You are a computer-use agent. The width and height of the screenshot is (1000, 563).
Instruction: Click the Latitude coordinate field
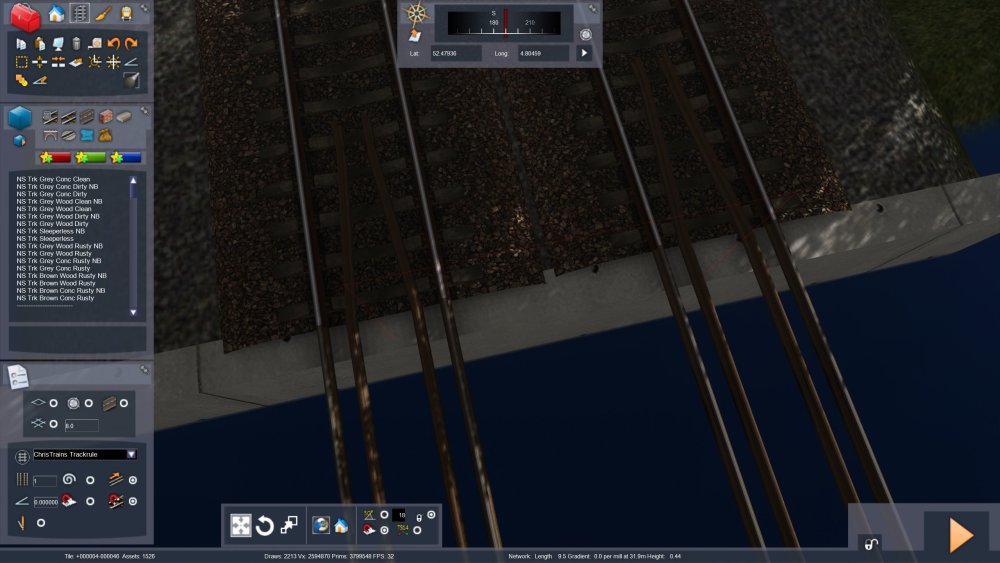click(456, 53)
